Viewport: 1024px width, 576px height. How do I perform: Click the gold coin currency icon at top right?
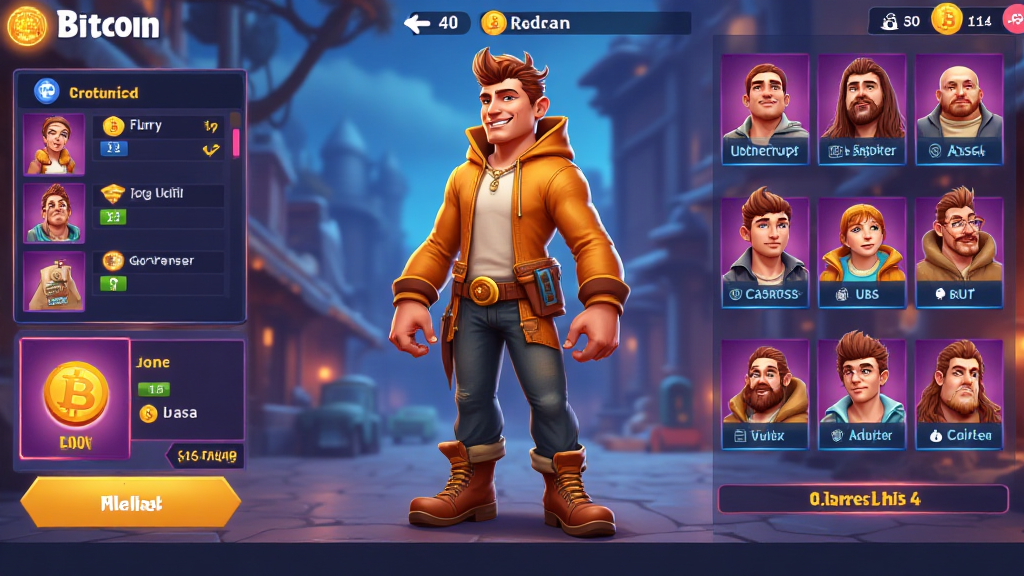[x=946, y=19]
